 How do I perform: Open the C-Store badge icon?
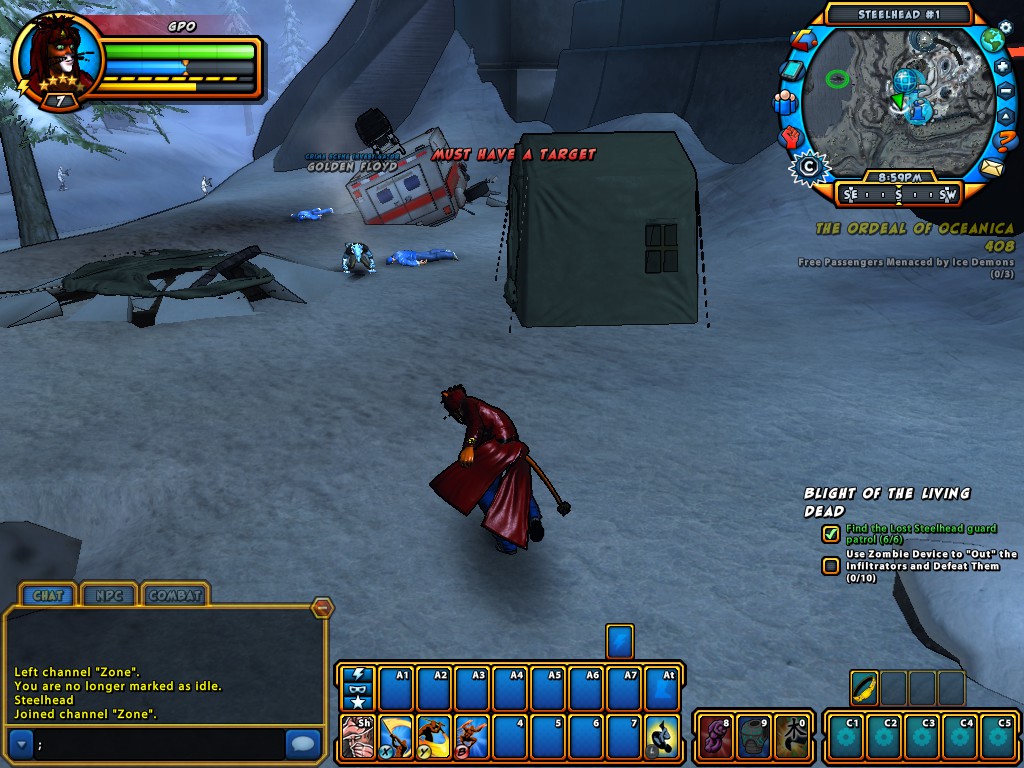tap(806, 167)
